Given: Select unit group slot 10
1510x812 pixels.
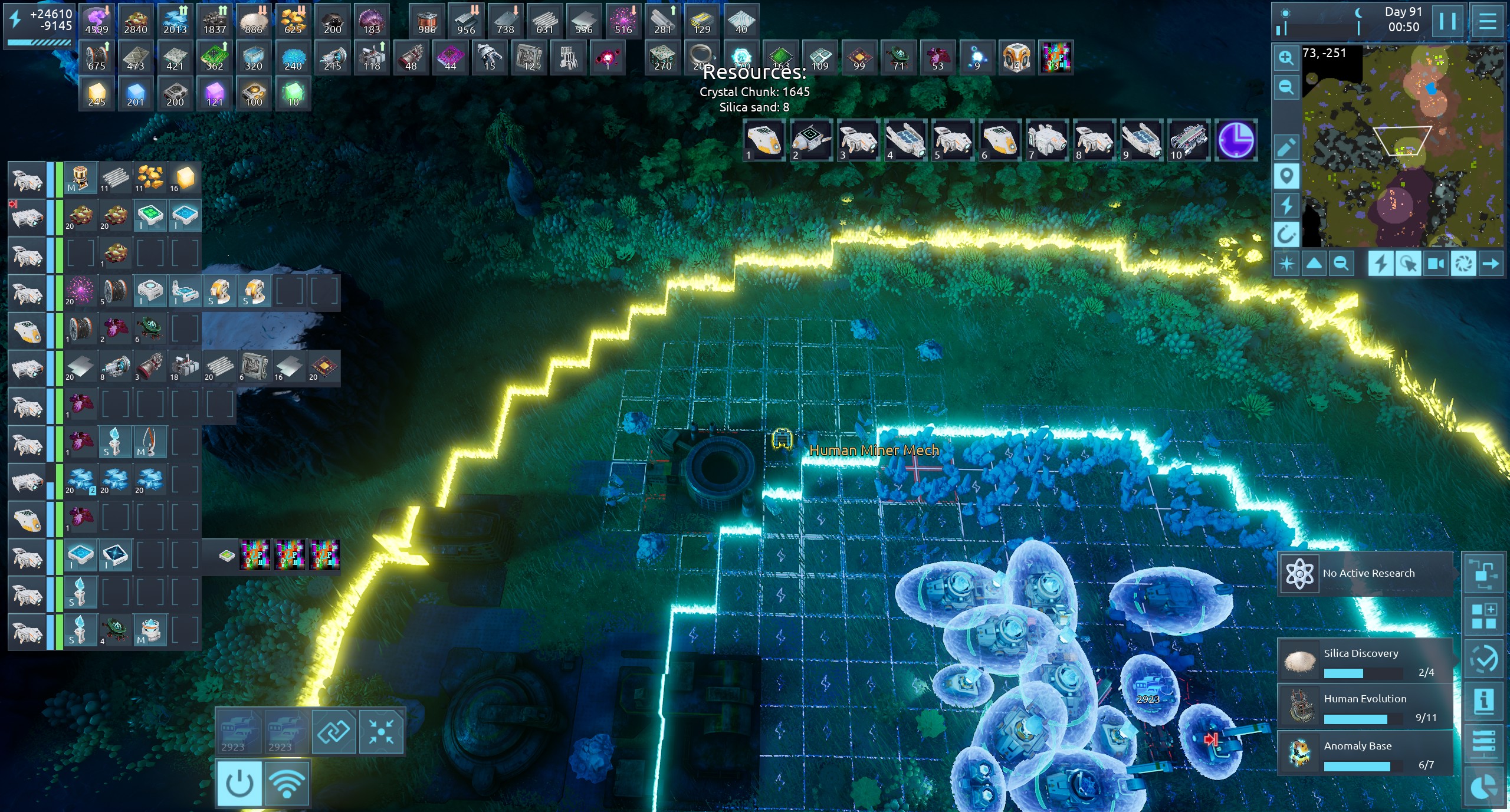Looking at the screenshot, I should pos(1189,140).
